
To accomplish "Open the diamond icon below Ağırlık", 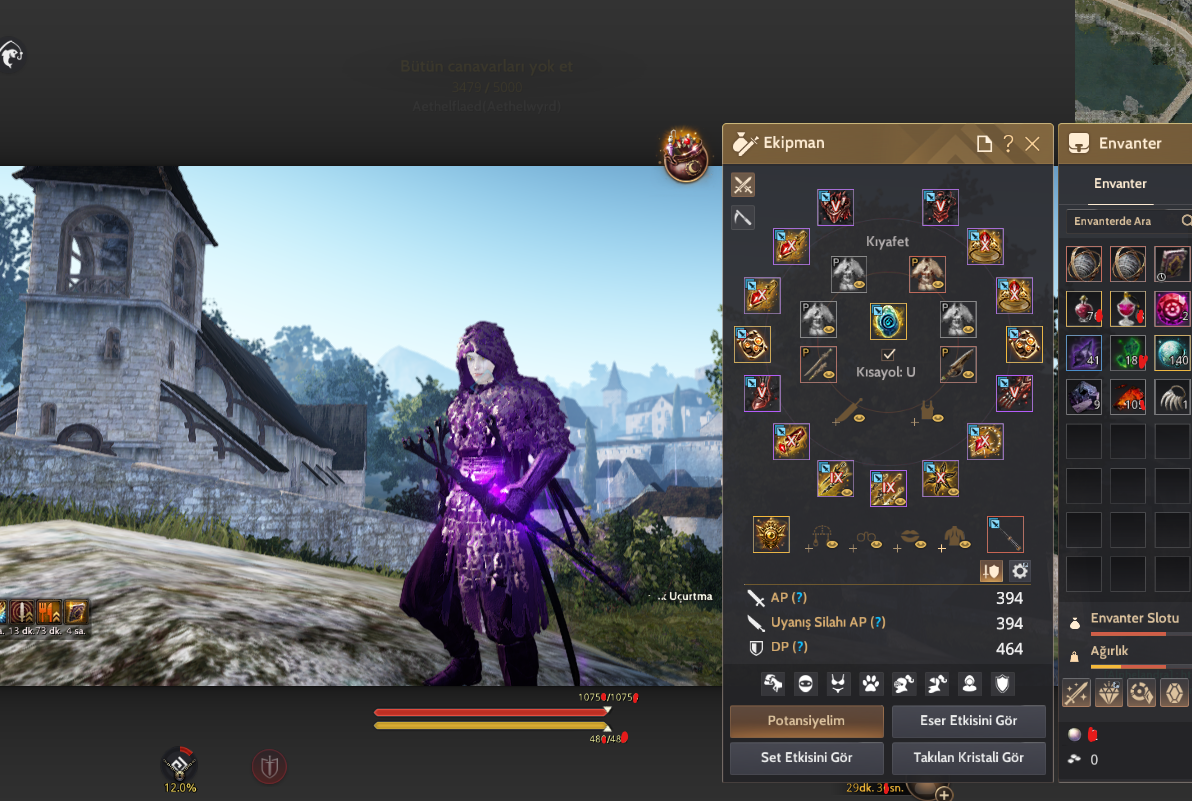I will click(x=1109, y=693).
